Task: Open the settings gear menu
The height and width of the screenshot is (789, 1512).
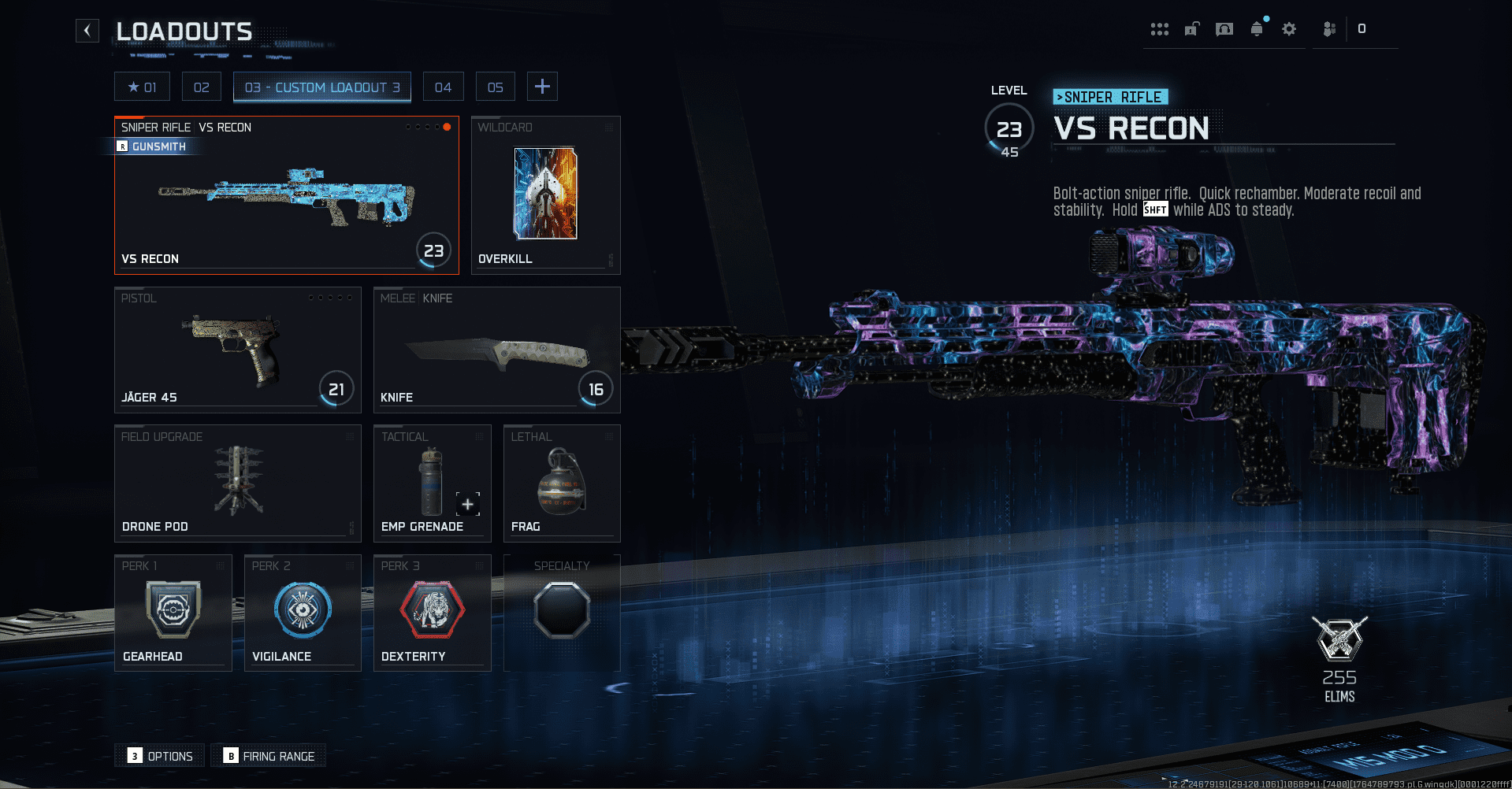Action: point(1289,28)
